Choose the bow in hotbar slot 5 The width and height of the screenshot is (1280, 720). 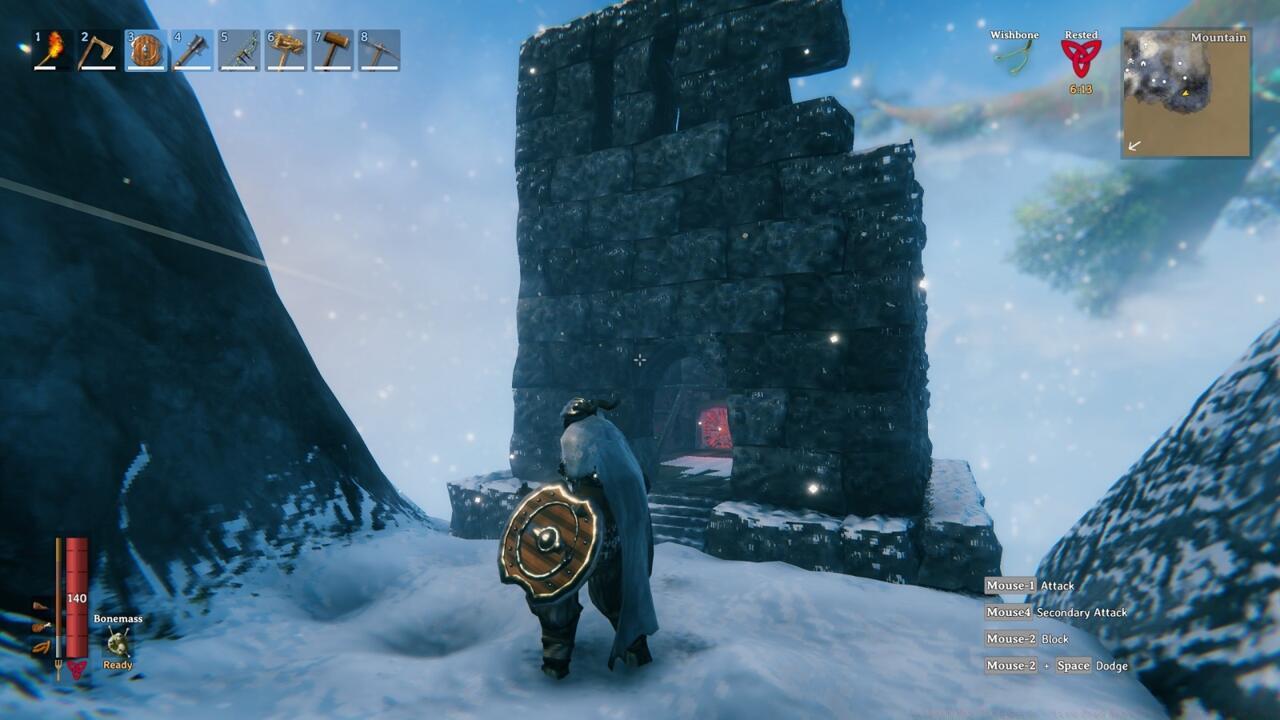point(239,50)
